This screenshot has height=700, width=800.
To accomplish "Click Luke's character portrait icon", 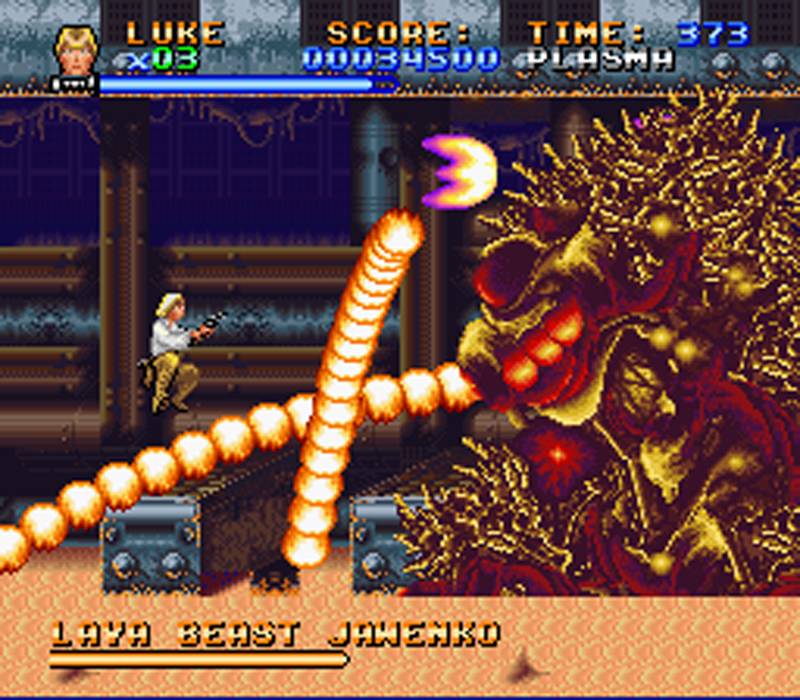I will (x=74, y=51).
